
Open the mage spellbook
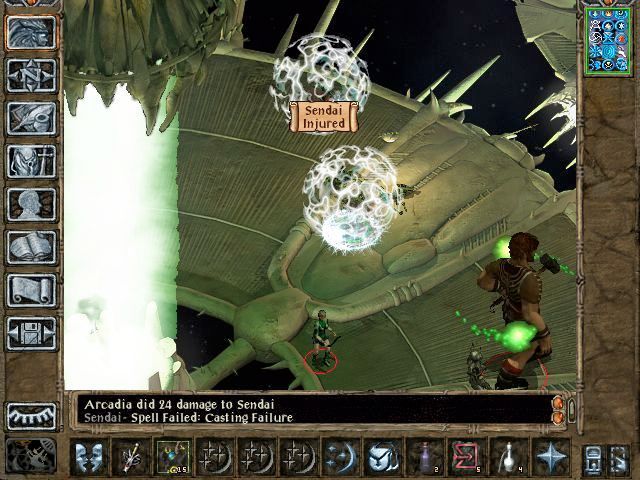click(31, 247)
